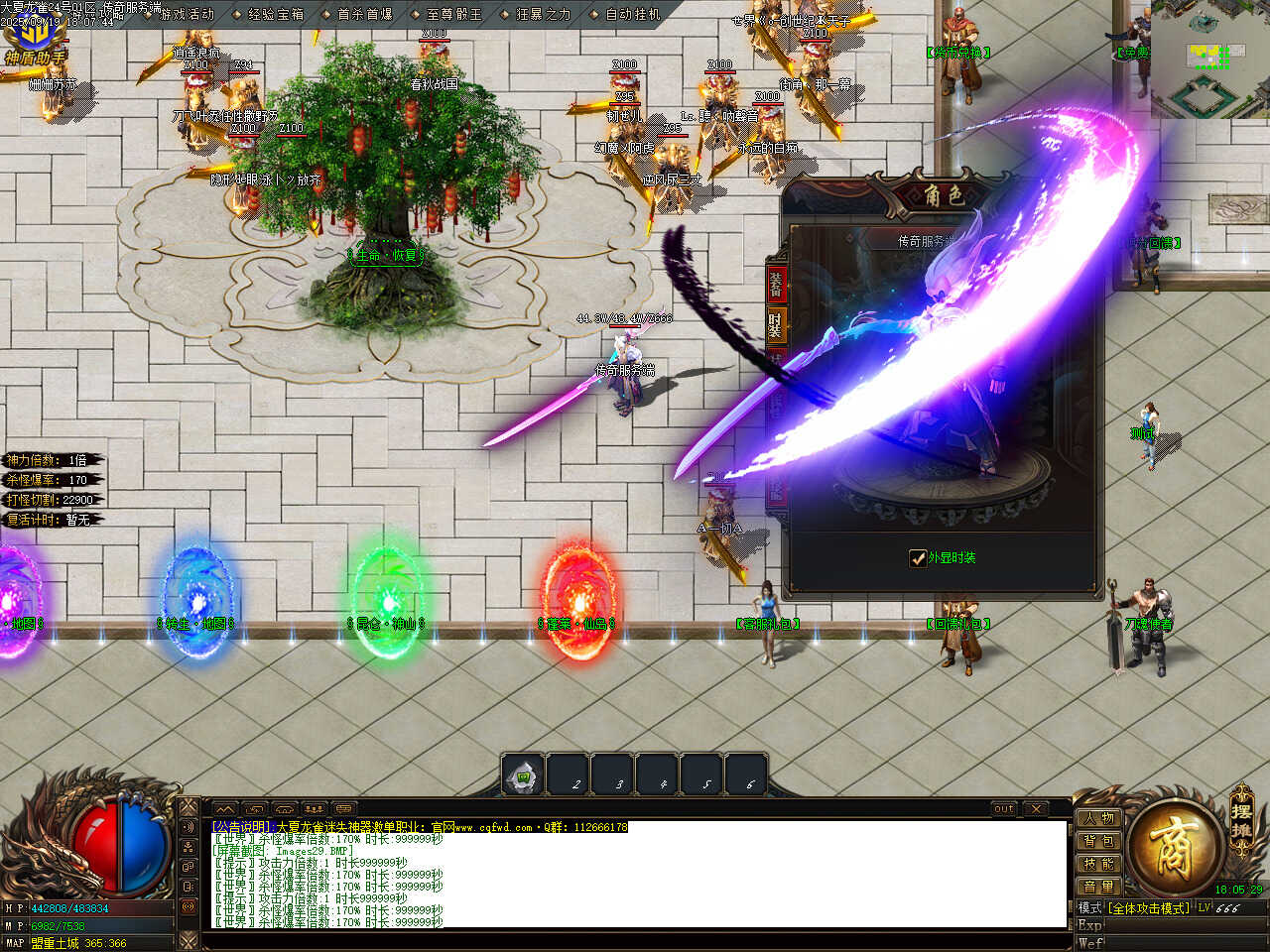The image size is (1270, 952).
Task: Open the minimap in the corner
Action: [1210, 59]
